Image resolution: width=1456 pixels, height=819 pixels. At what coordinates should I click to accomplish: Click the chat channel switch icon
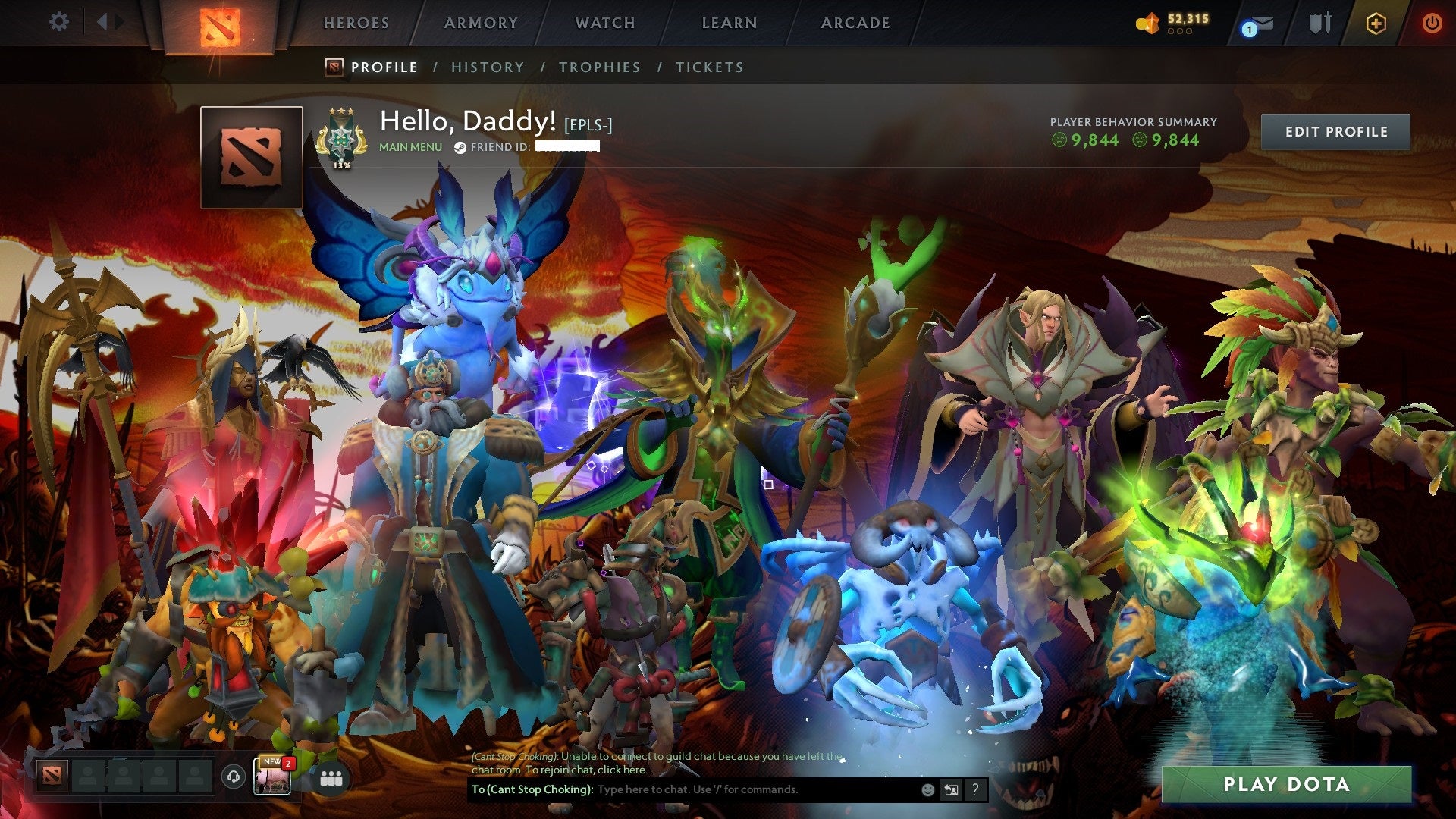point(950,789)
